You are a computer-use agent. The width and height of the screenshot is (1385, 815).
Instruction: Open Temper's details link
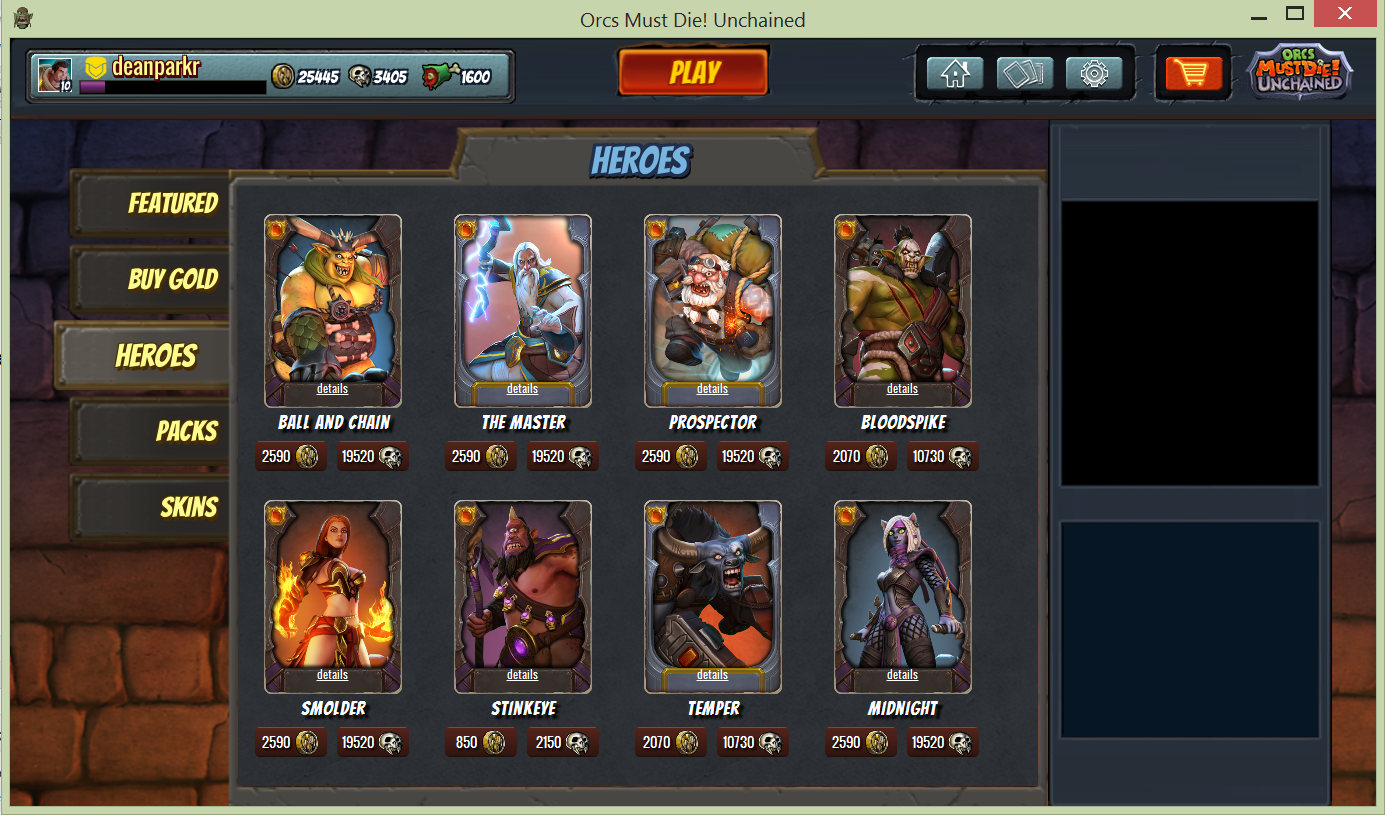tap(712, 675)
